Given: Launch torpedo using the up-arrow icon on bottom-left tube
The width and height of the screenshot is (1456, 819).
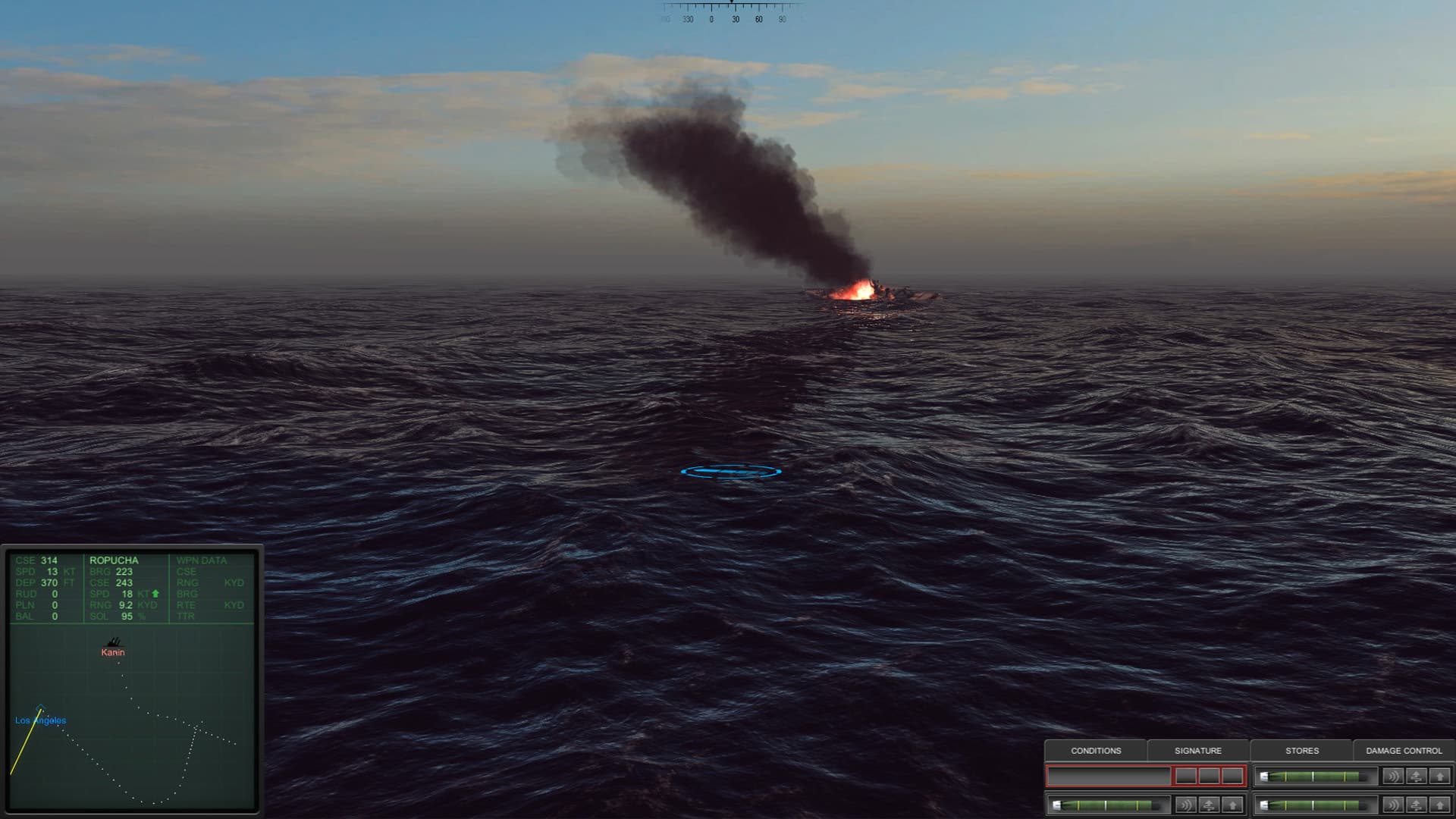Looking at the screenshot, I should [1232, 806].
